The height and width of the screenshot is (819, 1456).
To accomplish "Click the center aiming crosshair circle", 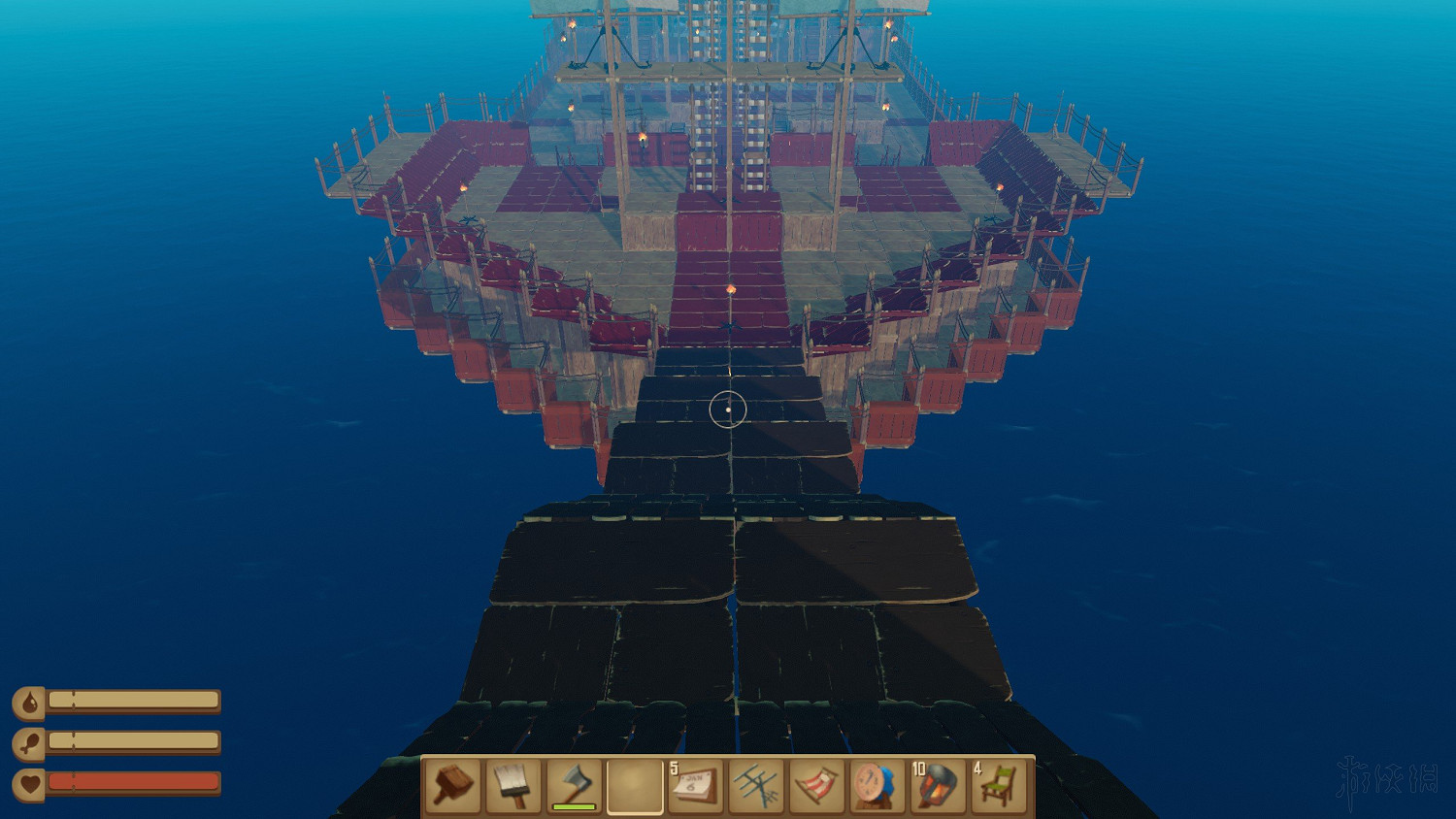I will click(728, 409).
